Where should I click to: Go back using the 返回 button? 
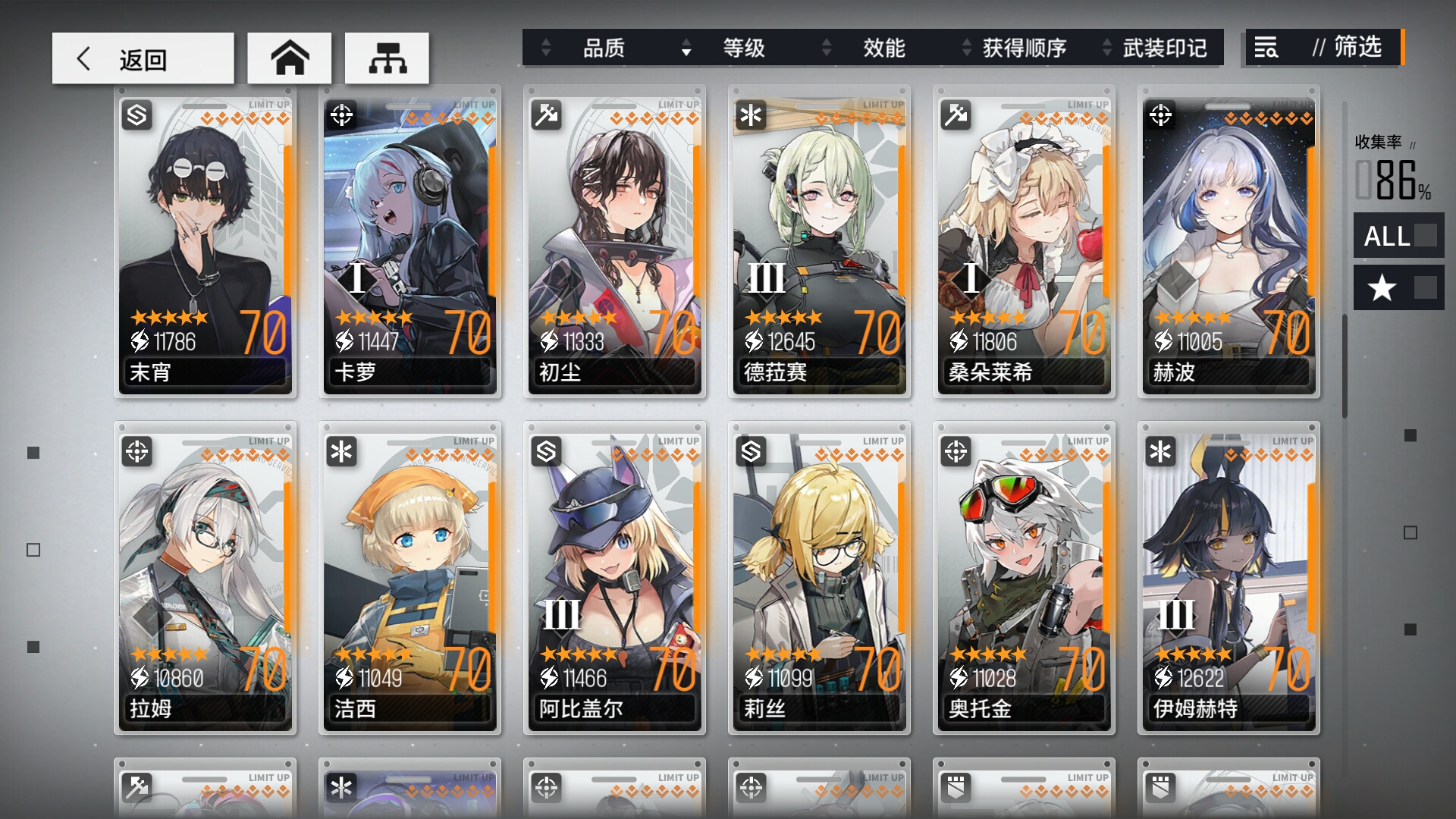coord(143,58)
